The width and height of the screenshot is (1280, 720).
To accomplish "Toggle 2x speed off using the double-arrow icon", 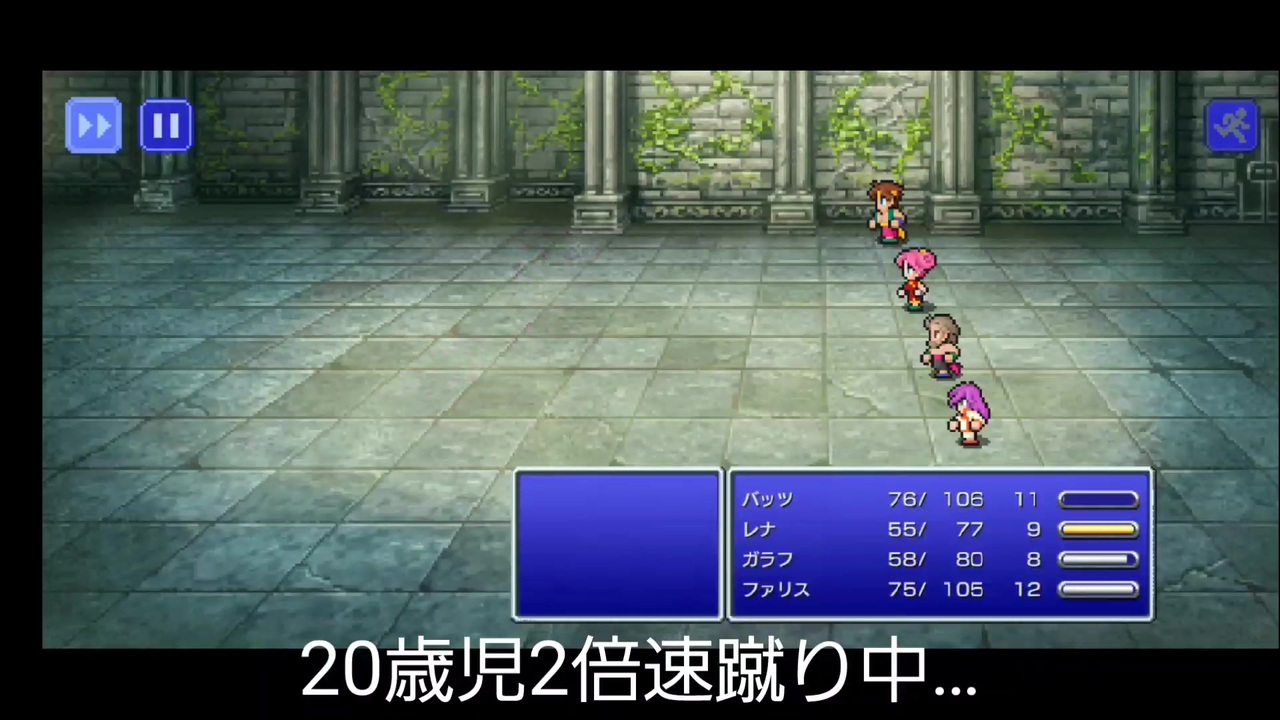I will (93, 123).
